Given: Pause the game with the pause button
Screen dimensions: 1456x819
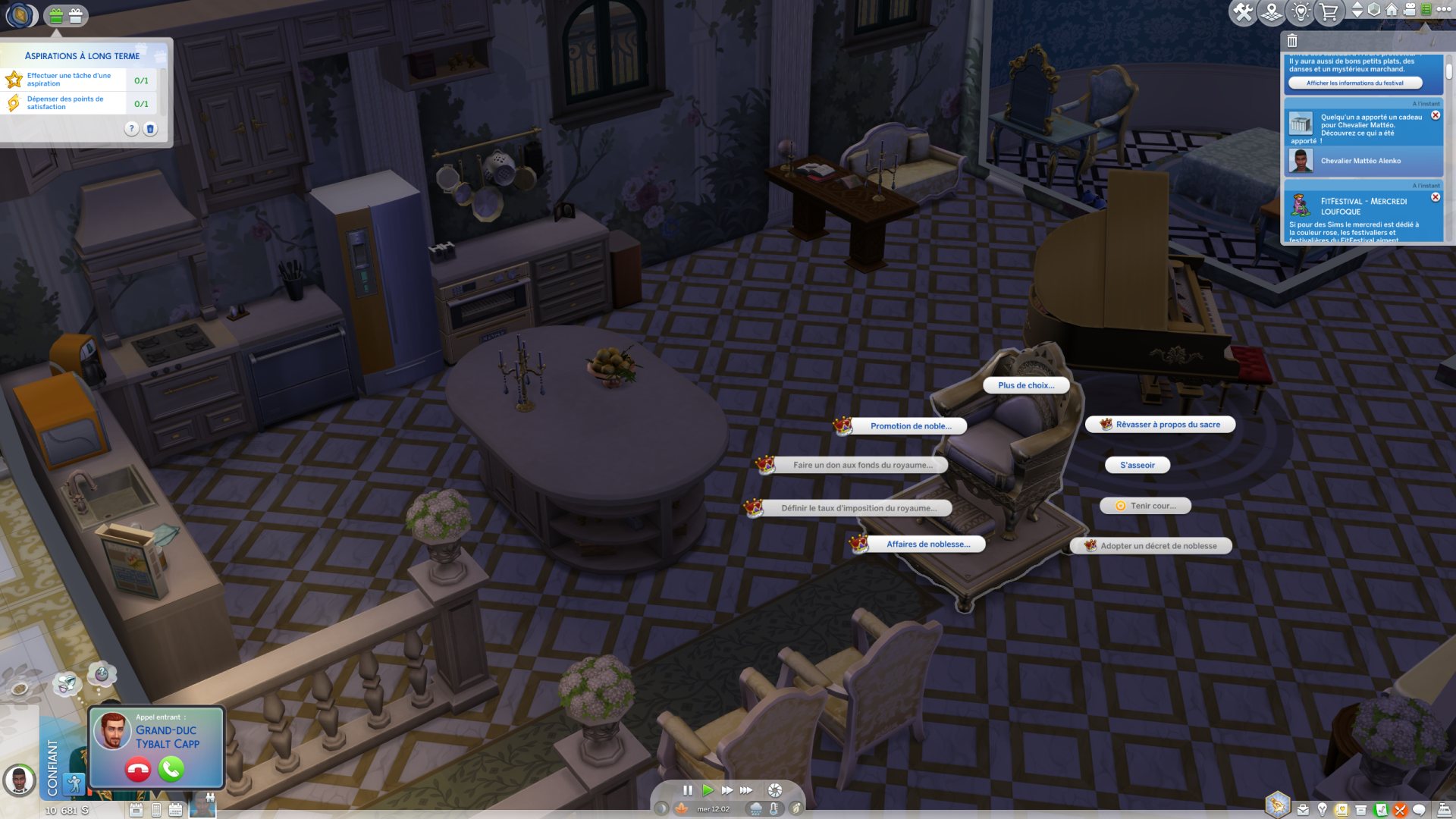Looking at the screenshot, I should [x=688, y=790].
